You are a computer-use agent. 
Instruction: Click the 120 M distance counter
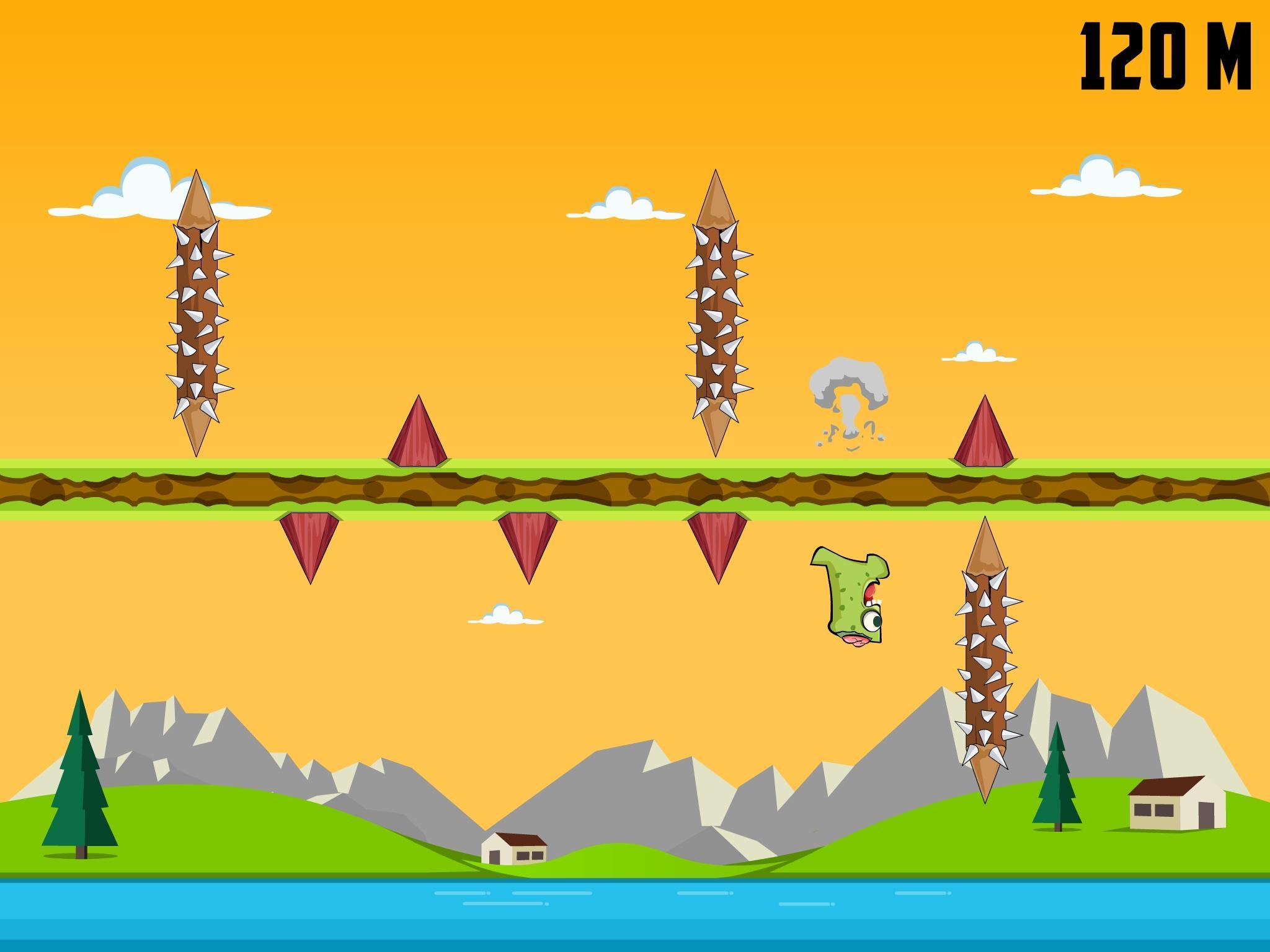[x=1165, y=56]
